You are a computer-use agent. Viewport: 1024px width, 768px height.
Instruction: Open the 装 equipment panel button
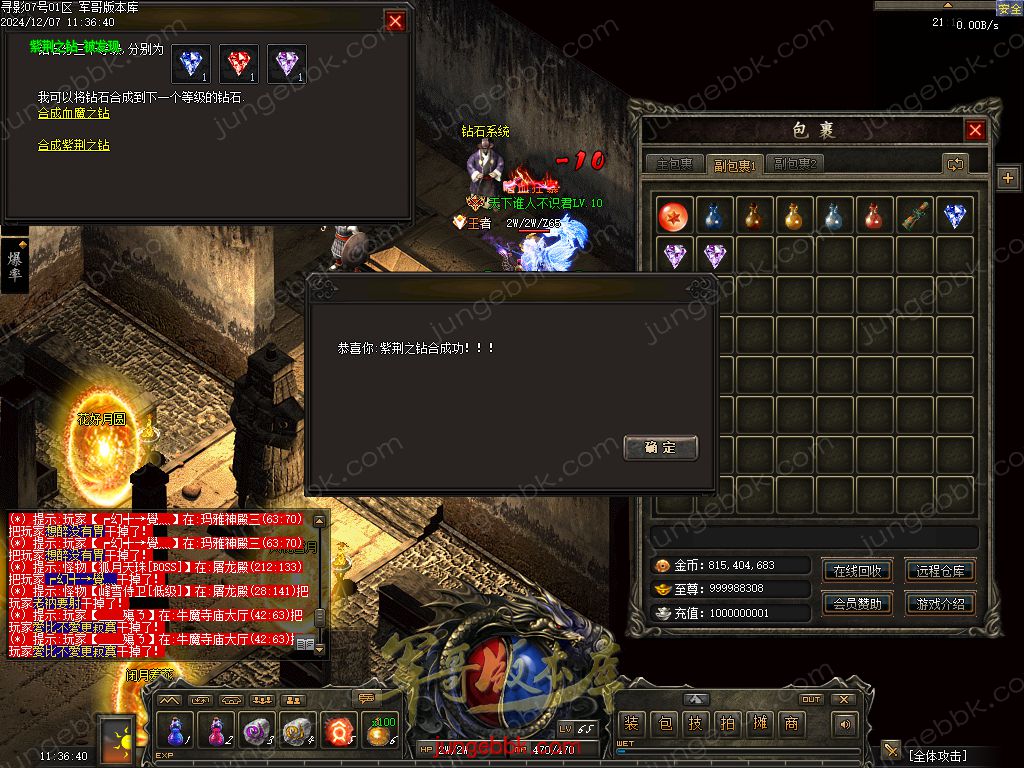[631, 724]
